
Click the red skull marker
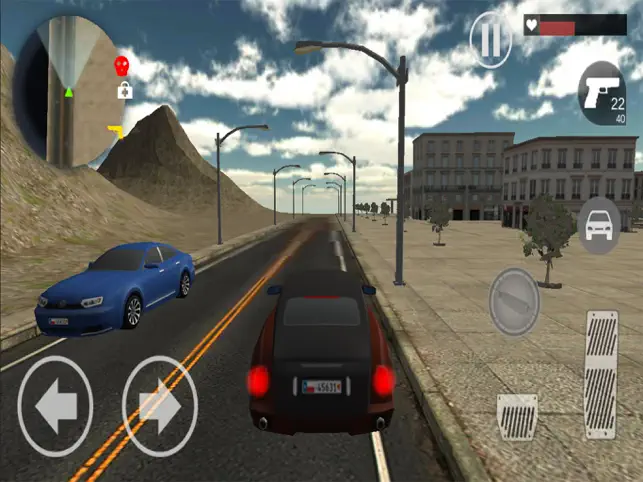pos(122,66)
